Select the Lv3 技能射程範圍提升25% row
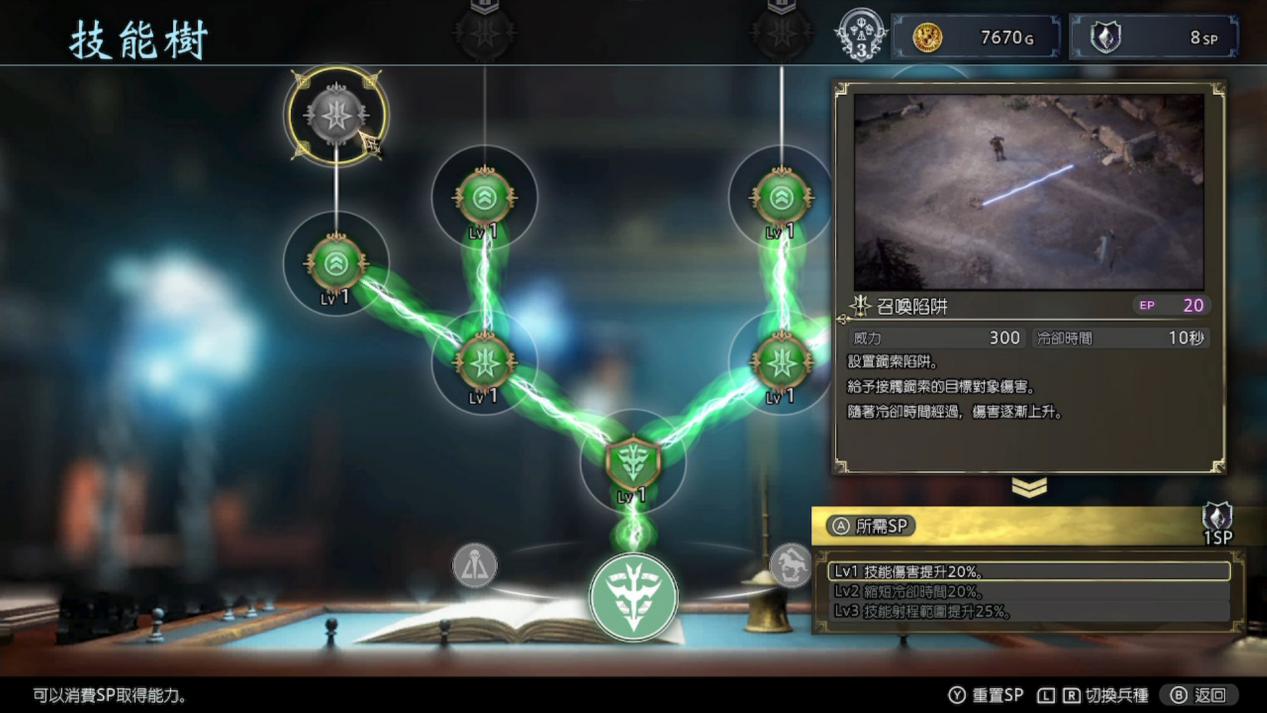The width and height of the screenshot is (1267, 713). coord(1029,611)
